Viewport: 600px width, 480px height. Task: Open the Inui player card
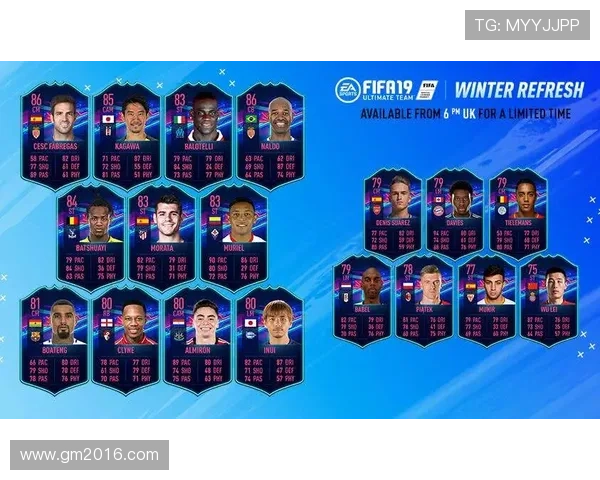click(x=269, y=338)
